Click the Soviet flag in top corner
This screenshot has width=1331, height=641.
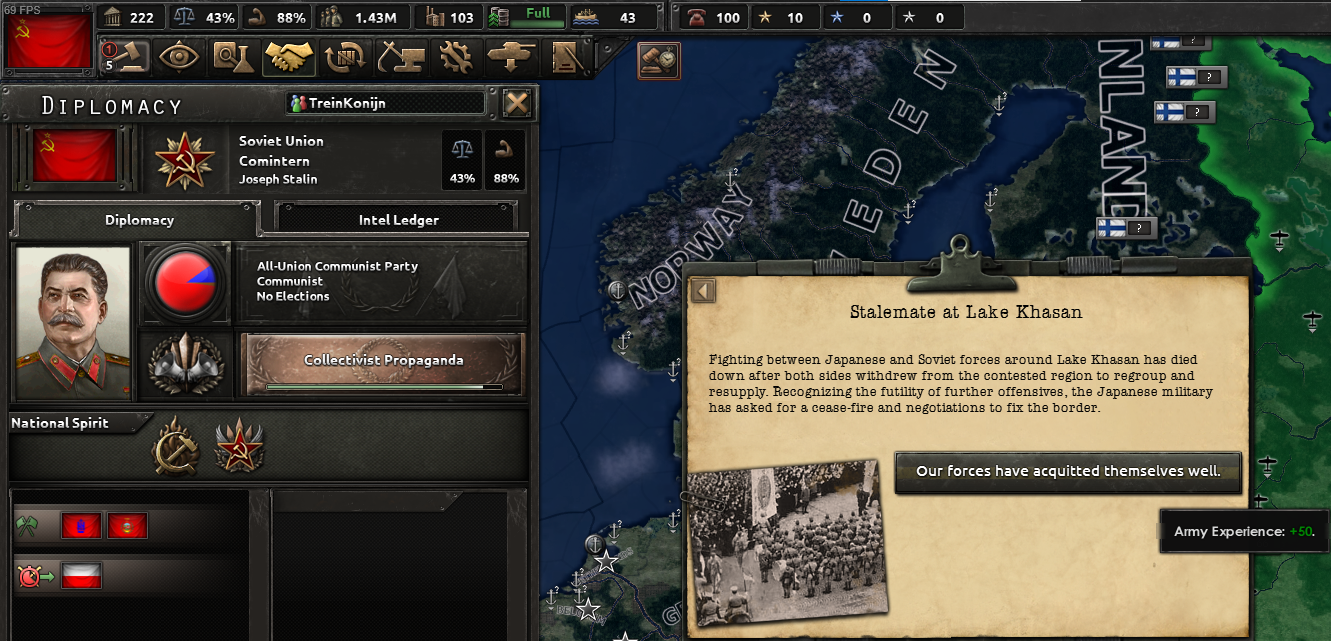47,38
